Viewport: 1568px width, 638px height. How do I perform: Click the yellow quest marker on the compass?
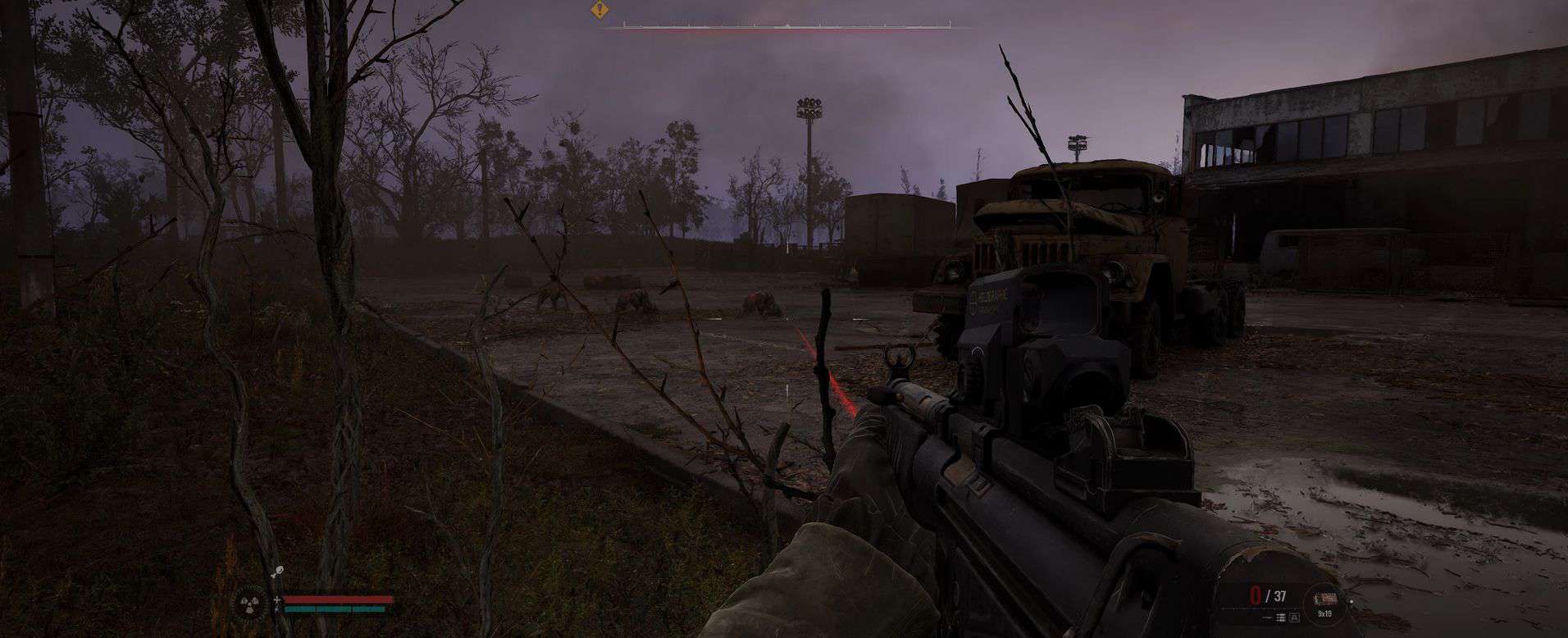pyautogui.click(x=601, y=11)
